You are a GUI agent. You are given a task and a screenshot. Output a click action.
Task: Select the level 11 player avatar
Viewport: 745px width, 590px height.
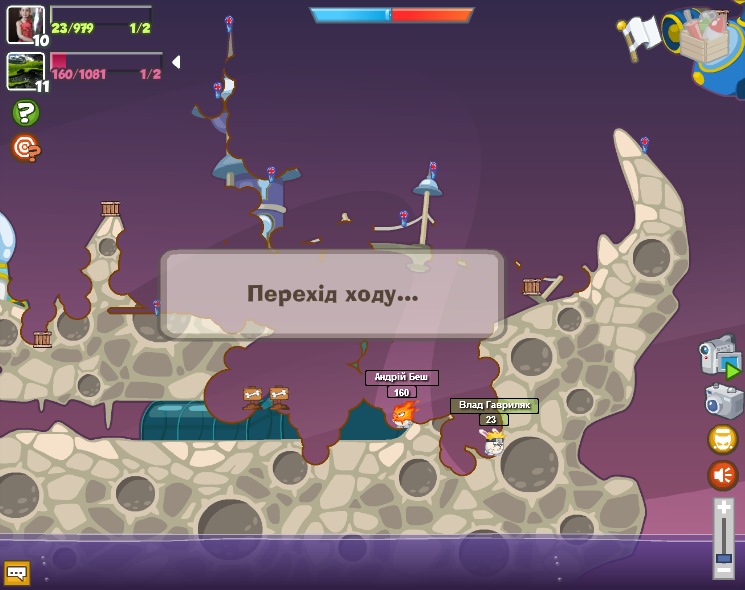(25, 71)
